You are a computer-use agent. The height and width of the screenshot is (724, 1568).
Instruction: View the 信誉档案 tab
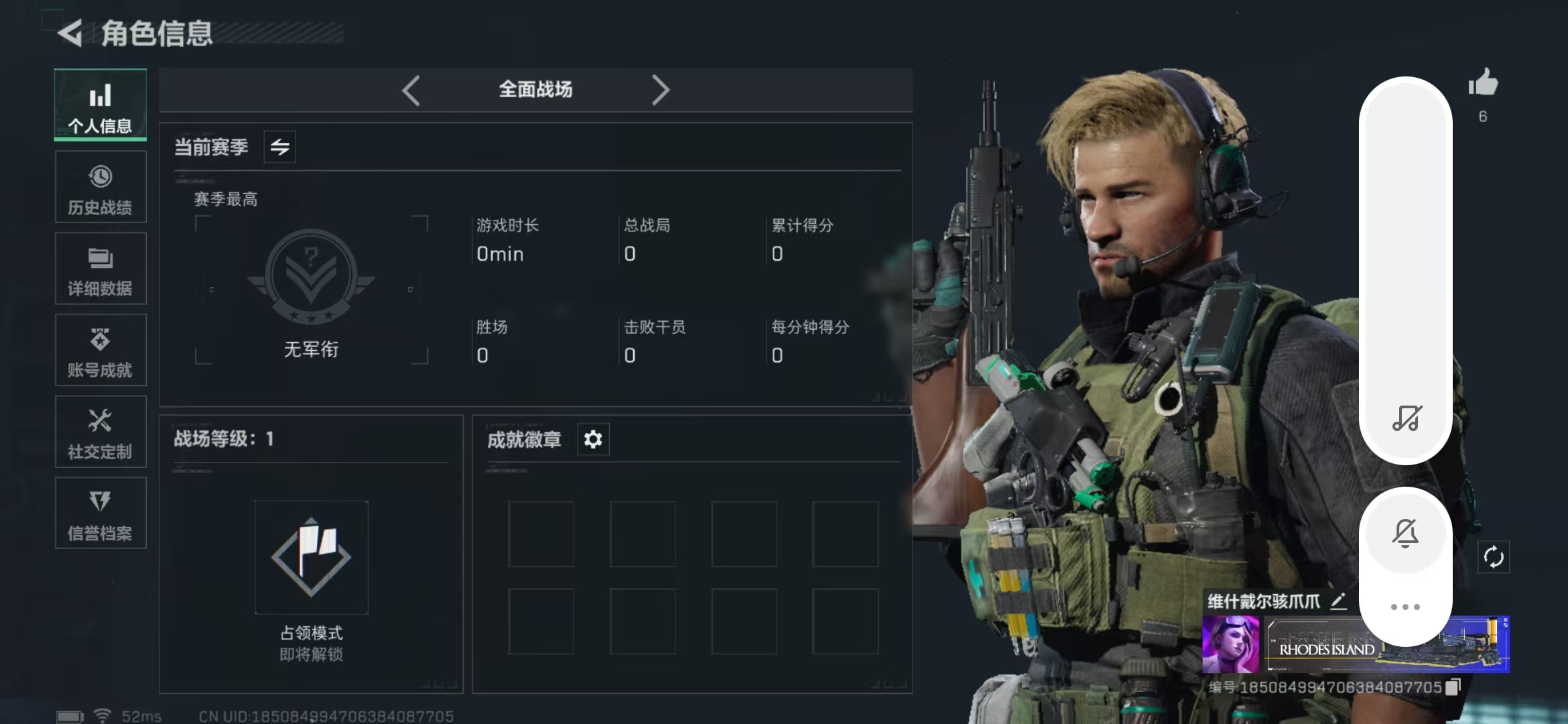101,514
